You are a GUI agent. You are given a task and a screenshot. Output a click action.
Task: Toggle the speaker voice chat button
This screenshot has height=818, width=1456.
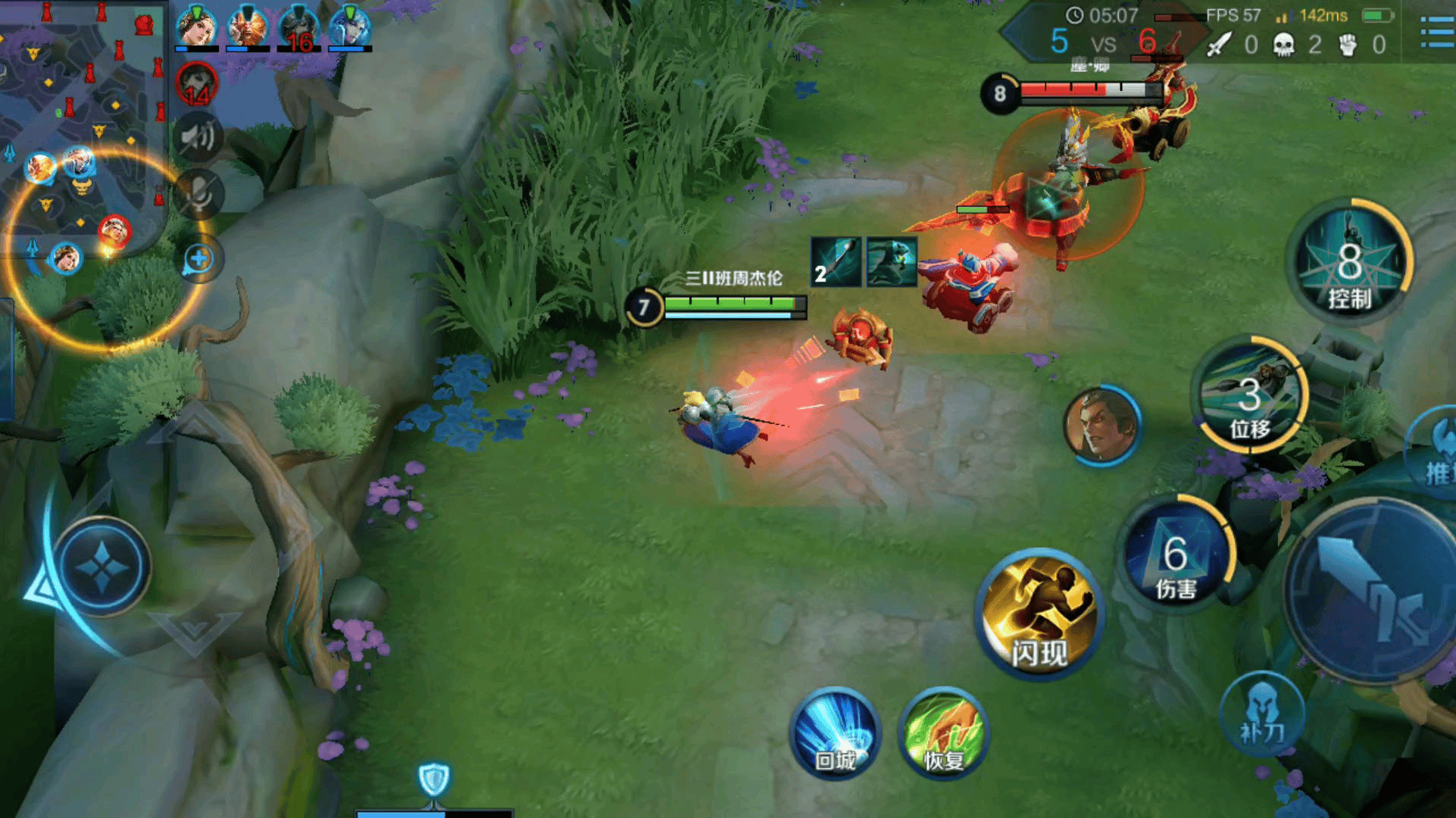point(198,138)
